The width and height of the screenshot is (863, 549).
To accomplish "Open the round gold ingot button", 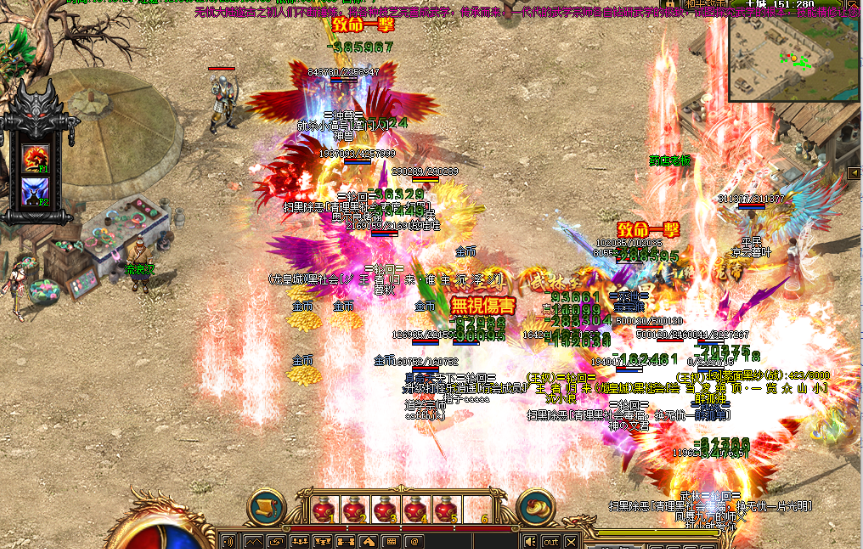I will (x=537, y=507).
